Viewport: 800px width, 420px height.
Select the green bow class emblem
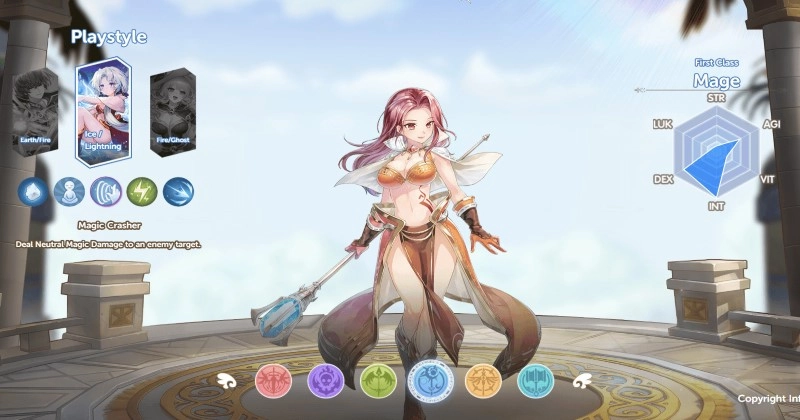pos(377,379)
